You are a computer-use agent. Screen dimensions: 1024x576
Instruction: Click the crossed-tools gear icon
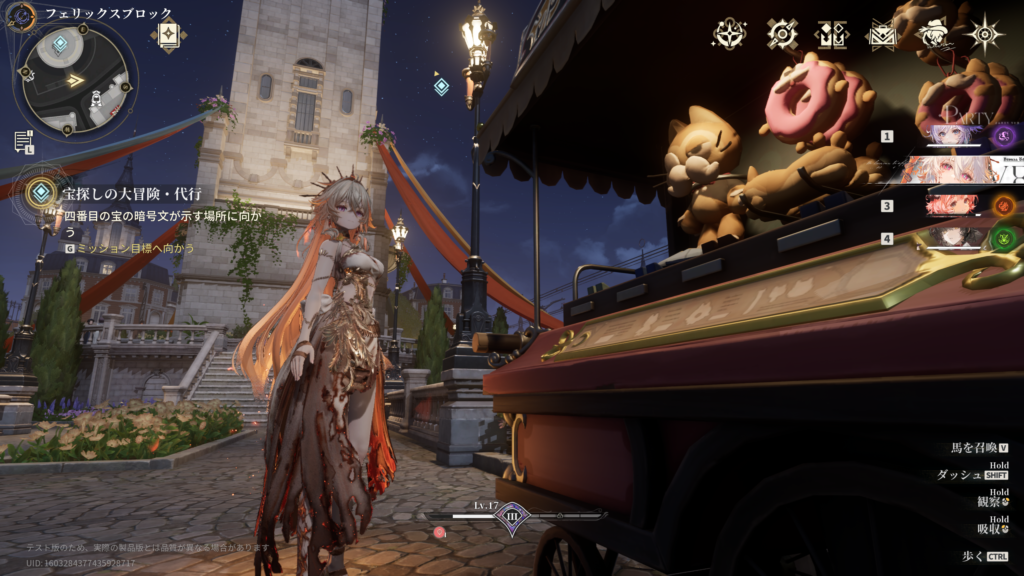[x=782, y=34]
